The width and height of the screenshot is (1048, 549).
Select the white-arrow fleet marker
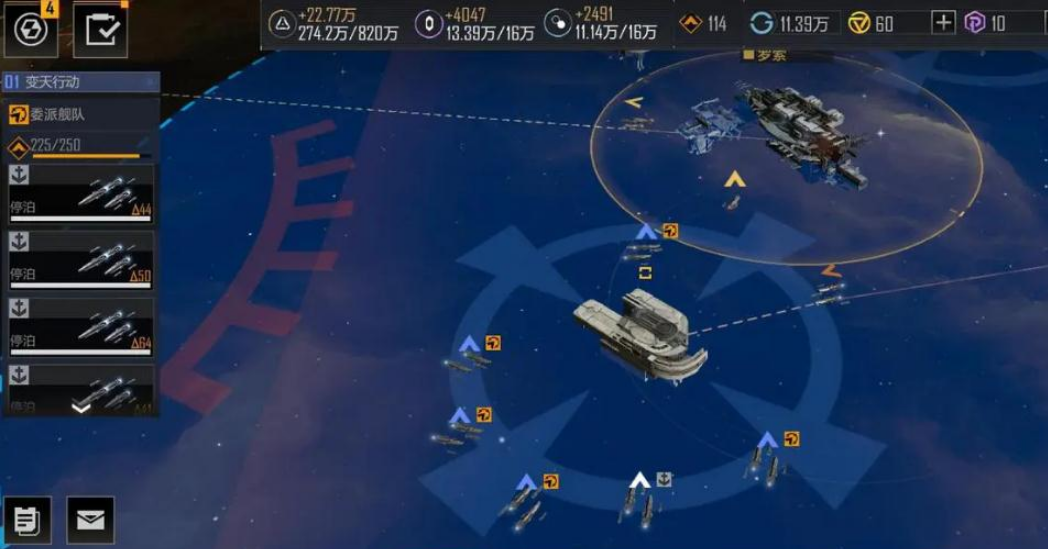640,481
